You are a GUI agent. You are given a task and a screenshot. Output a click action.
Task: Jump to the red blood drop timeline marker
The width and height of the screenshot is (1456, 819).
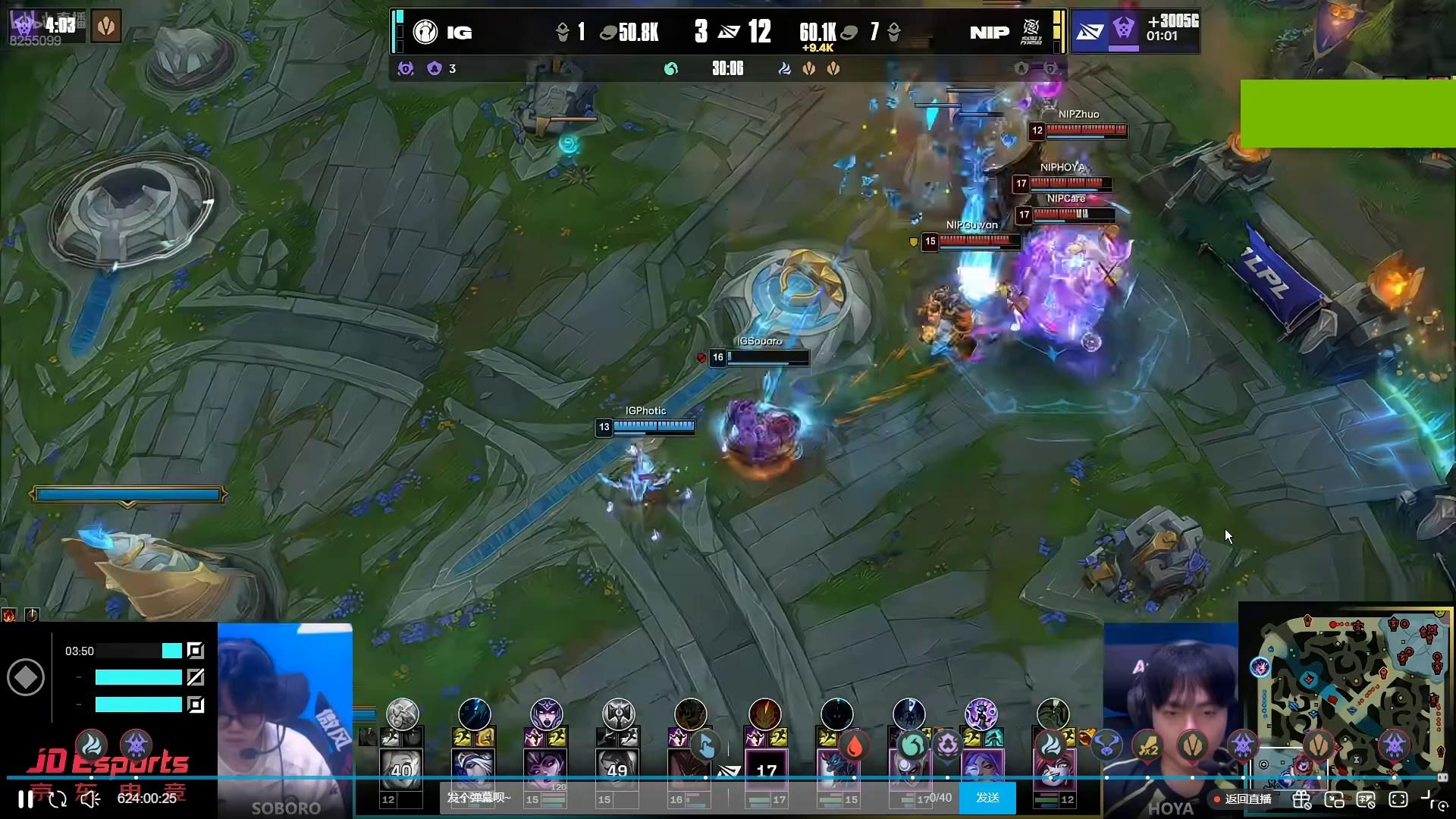point(854,747)
